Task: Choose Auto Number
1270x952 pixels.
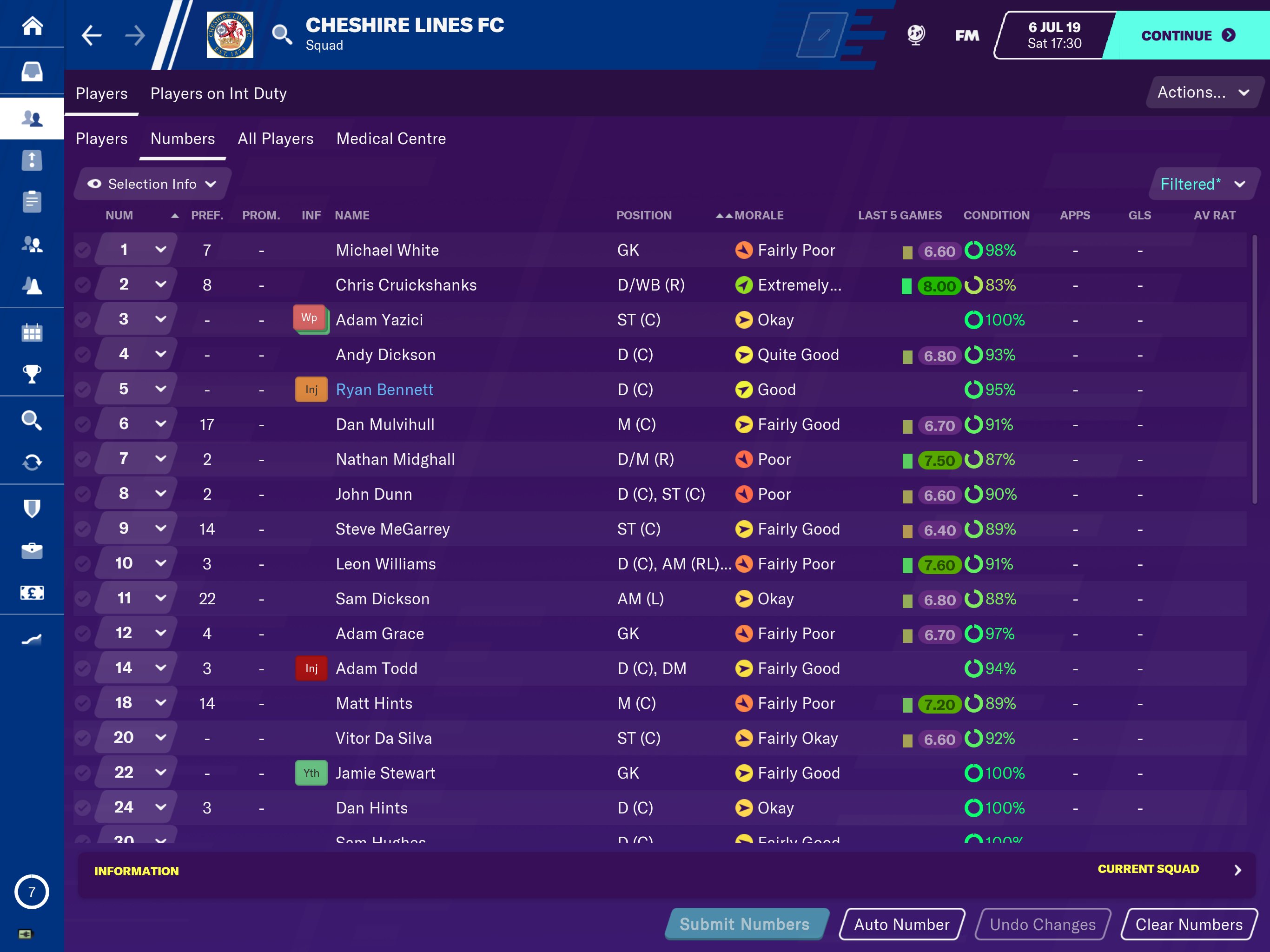Action: click(x=901, y=924)
